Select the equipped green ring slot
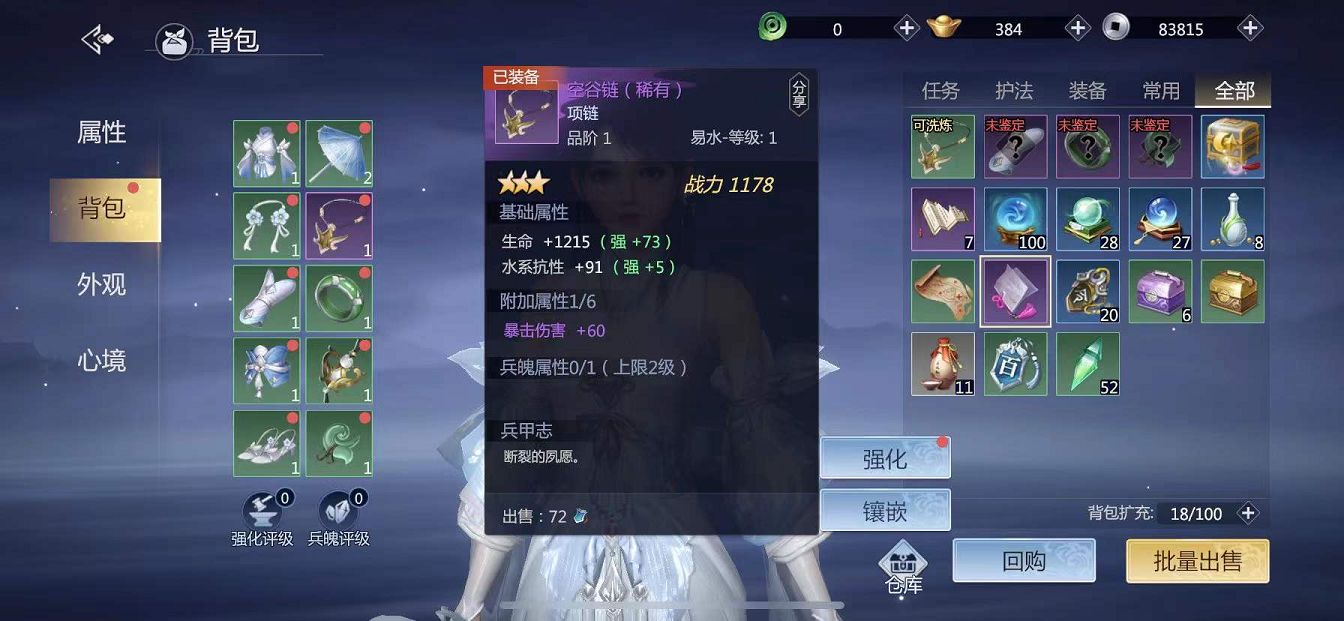 click(339, 298)
